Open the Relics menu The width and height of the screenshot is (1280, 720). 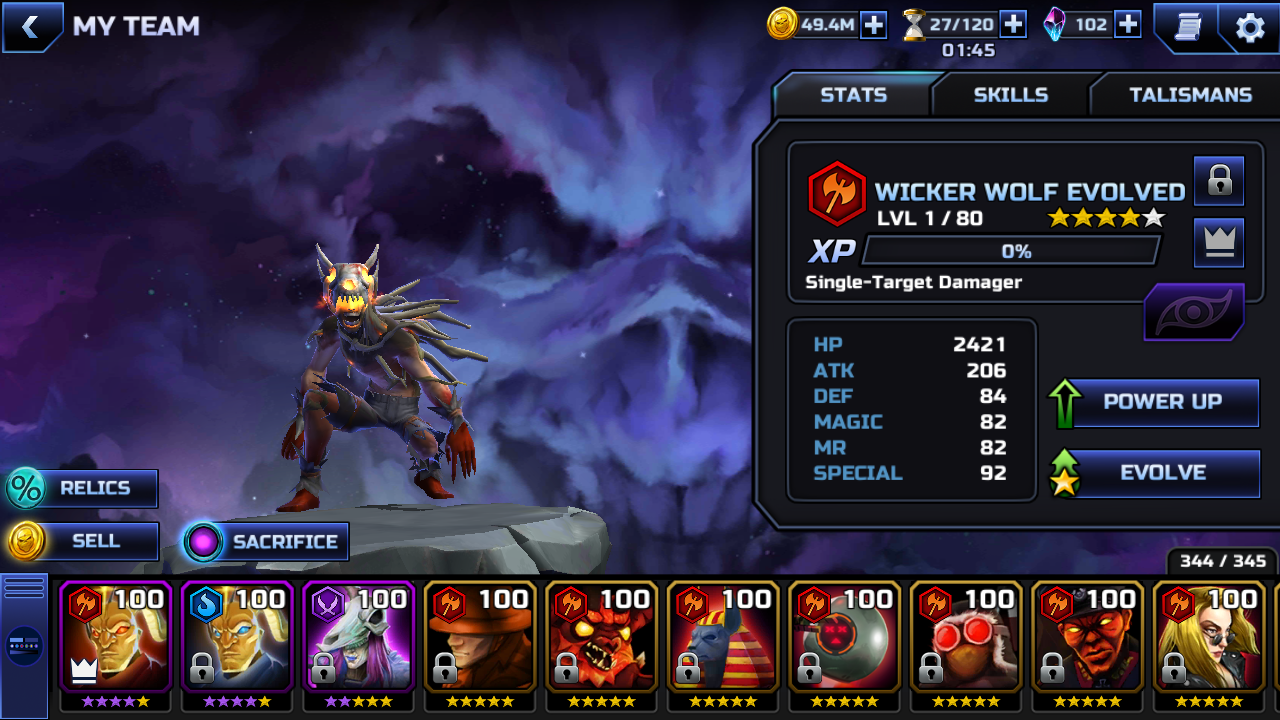[84, 489]
